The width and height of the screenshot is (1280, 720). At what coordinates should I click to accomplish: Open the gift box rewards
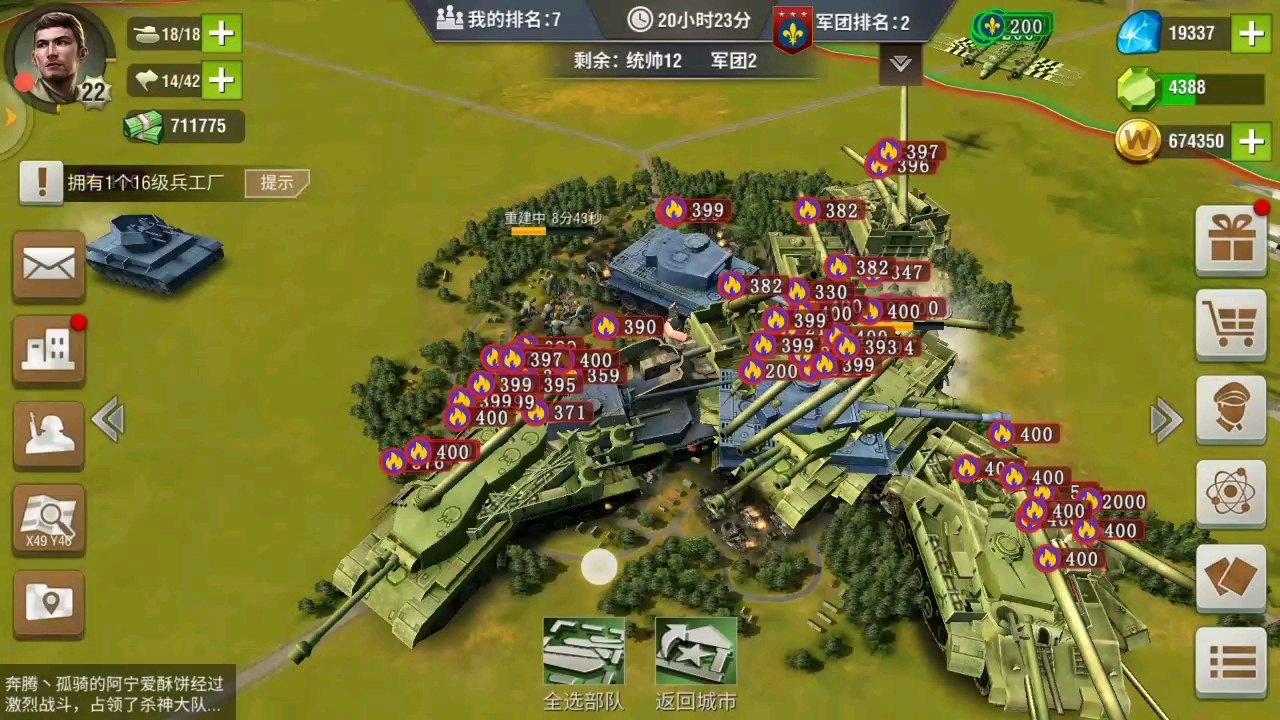pos(1231,241)
